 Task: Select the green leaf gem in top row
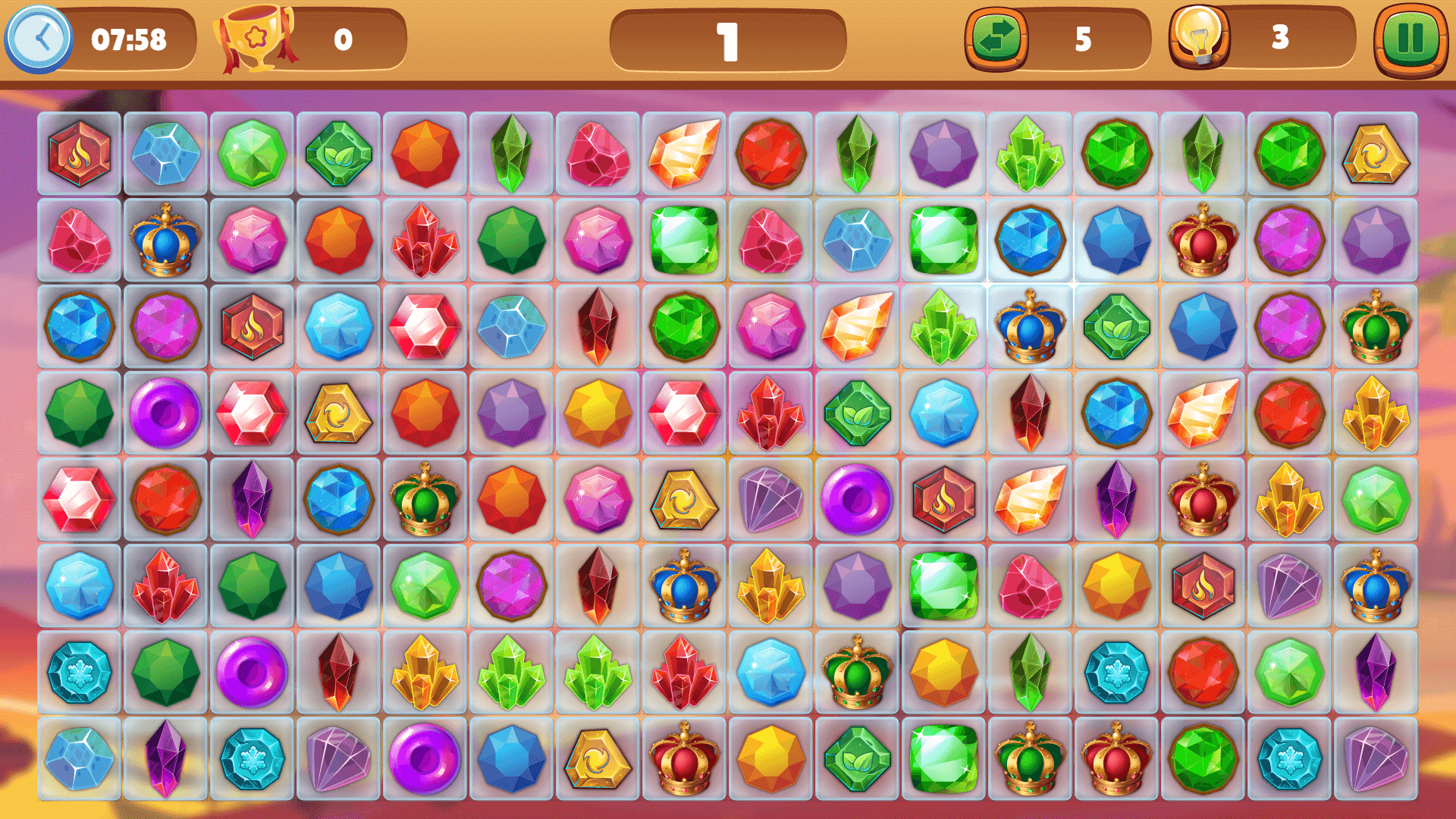click(339, 155)
